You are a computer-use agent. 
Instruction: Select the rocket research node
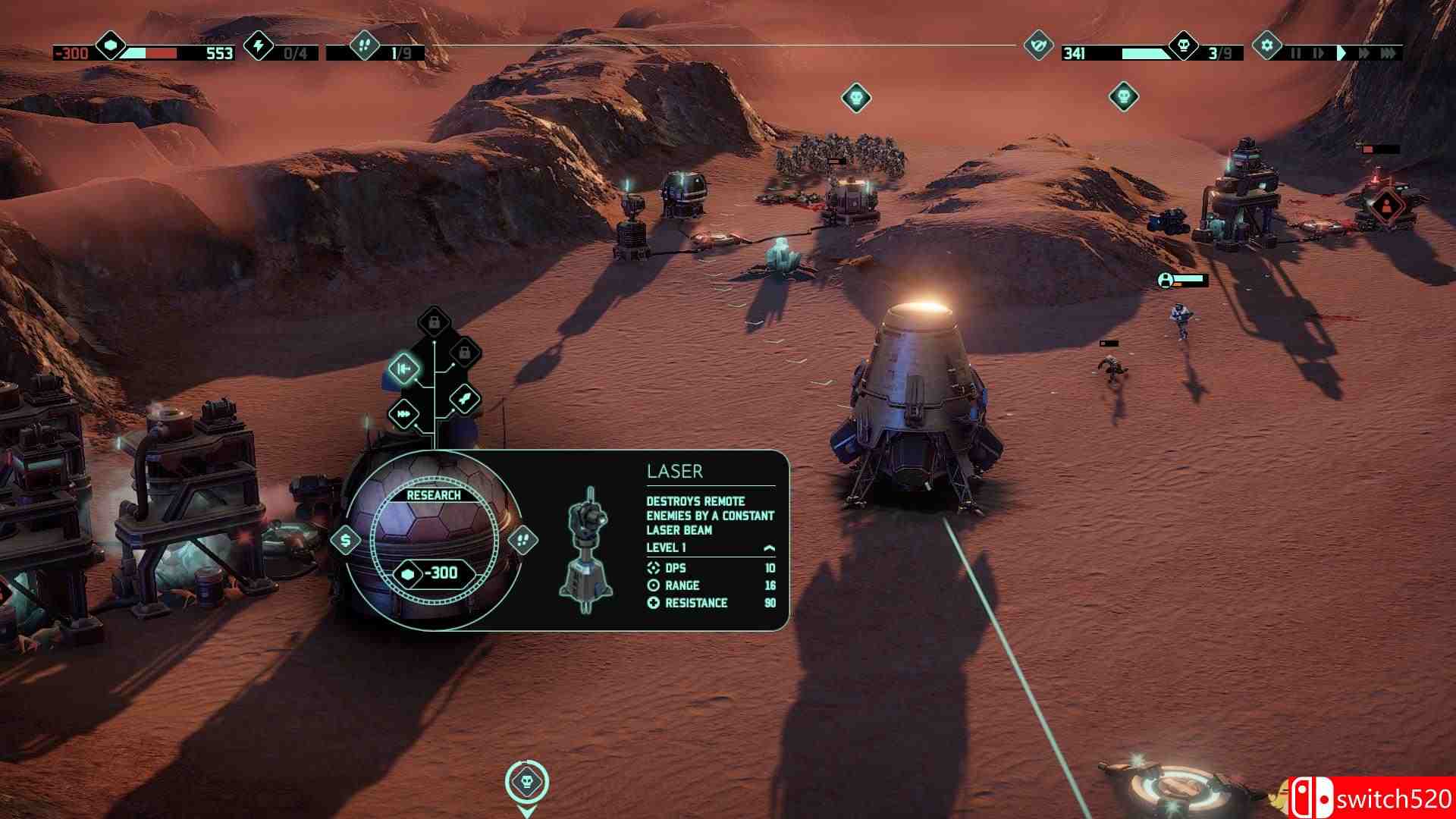coord(463,397)
